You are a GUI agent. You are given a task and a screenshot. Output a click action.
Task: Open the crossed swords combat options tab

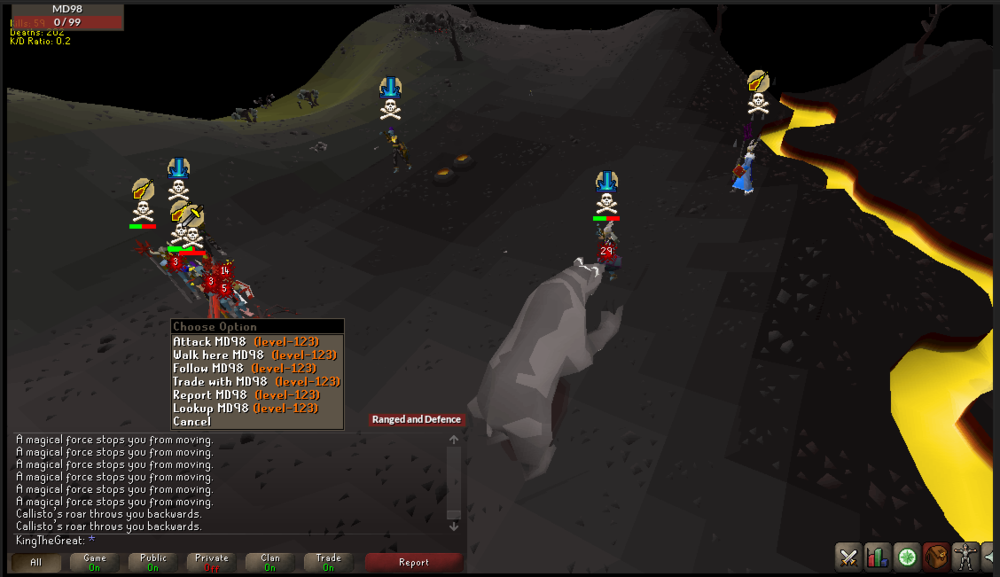point(849,556)
